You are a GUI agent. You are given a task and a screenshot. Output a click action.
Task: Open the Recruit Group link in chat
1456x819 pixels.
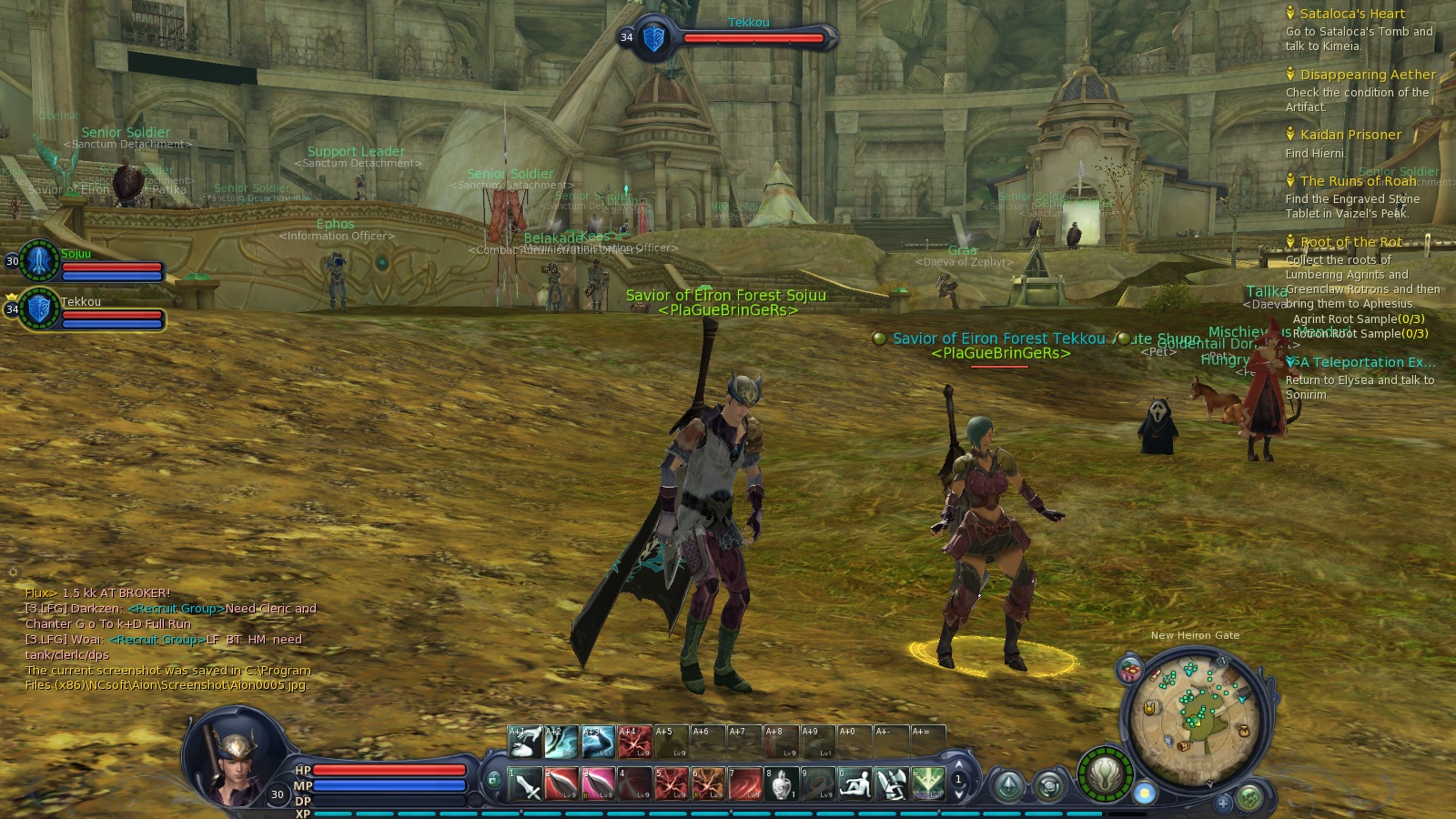tap(176, 609)
